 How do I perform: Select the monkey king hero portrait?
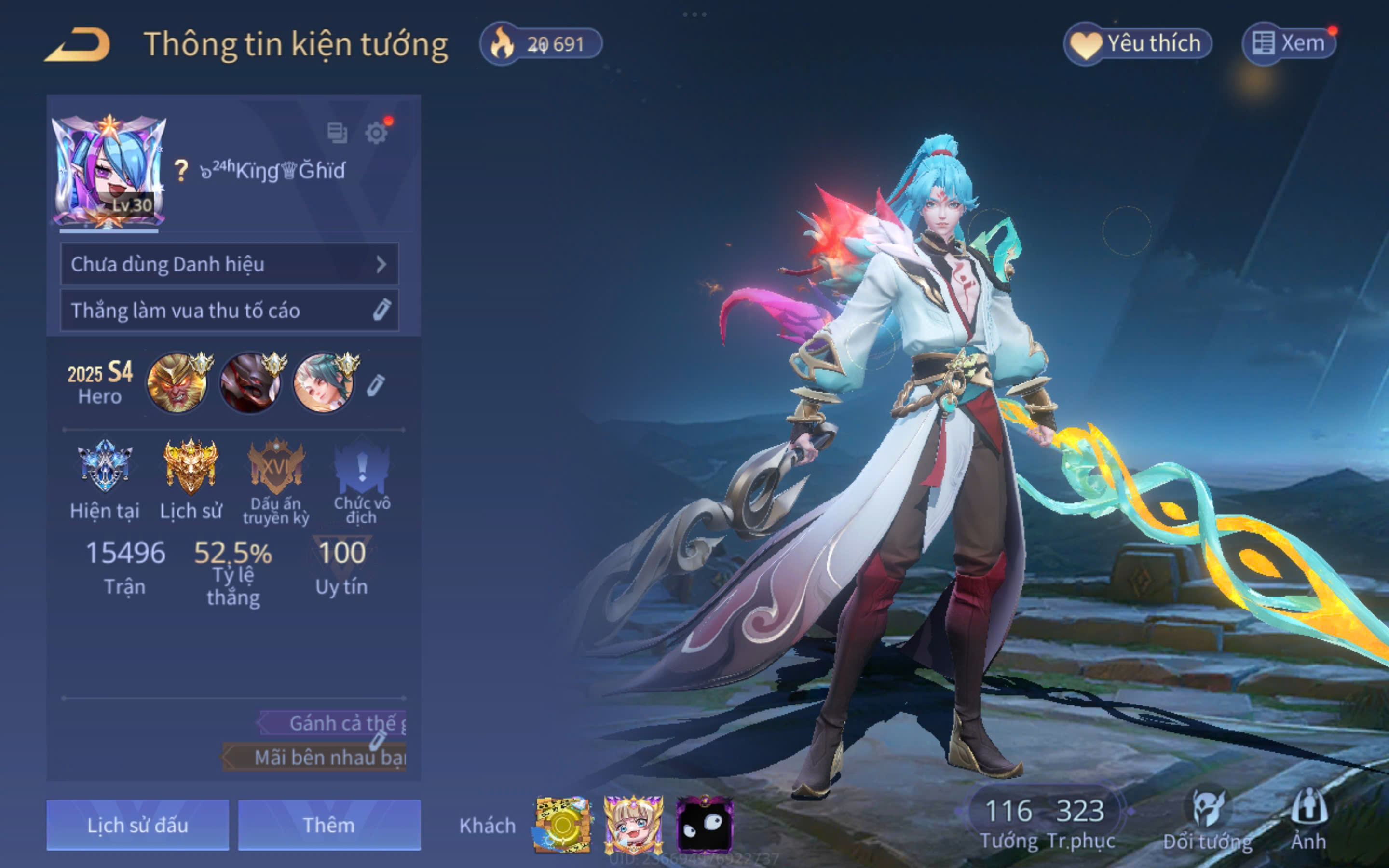(177, 382)
